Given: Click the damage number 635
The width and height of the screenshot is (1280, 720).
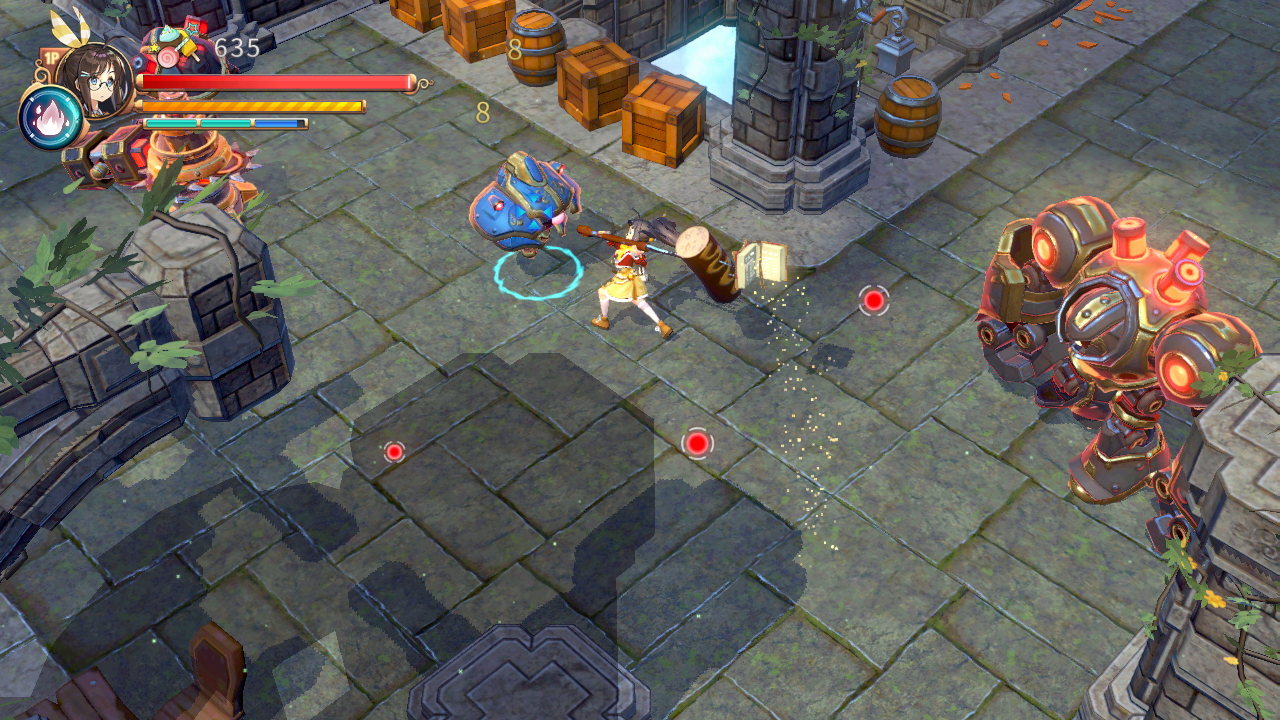Looking at the screenshot, I should (x=238, y=48).
